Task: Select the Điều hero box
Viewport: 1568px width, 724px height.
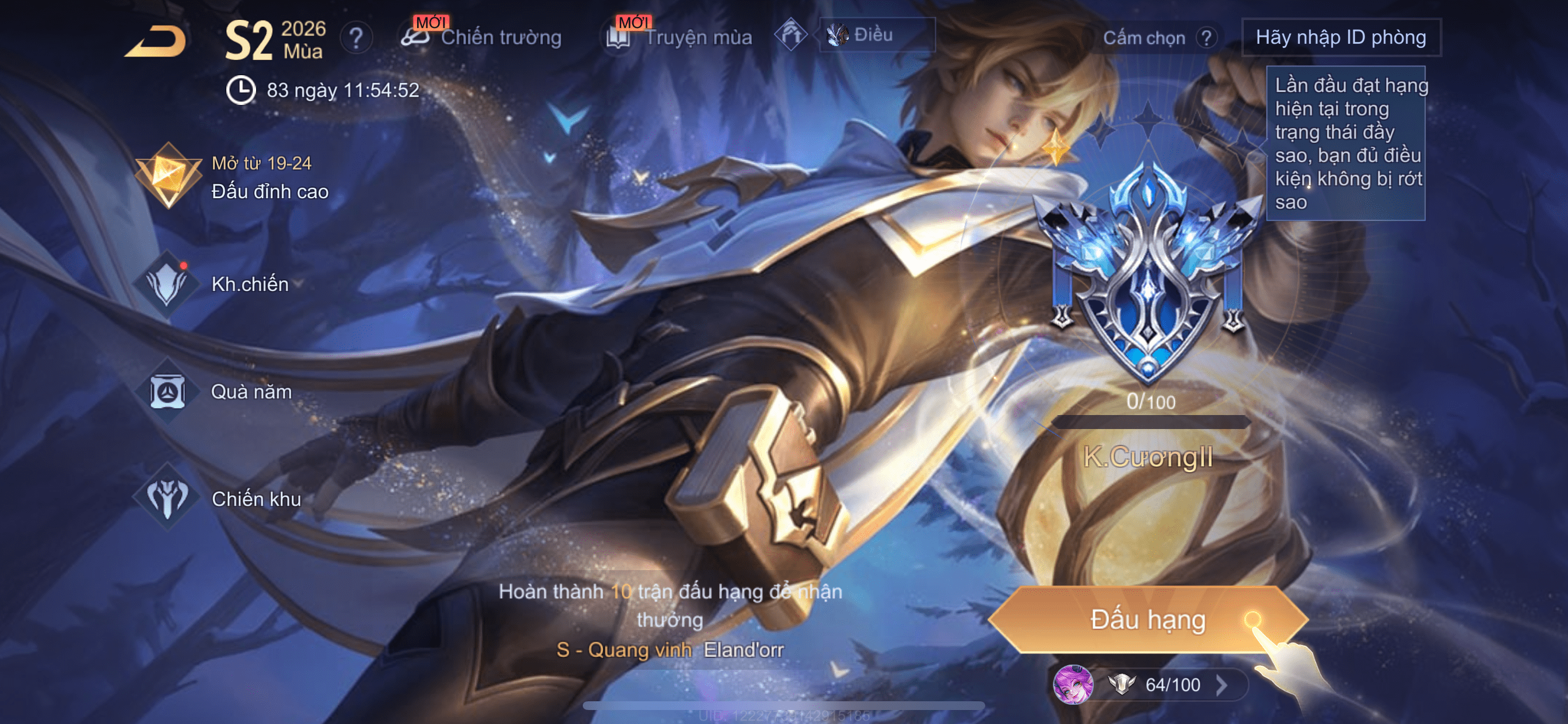Action: [x=876, y=36]
